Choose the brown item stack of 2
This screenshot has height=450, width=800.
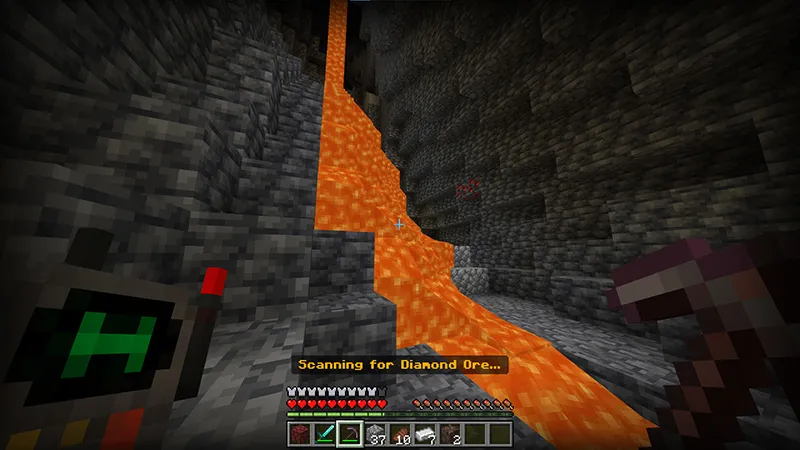449,433
